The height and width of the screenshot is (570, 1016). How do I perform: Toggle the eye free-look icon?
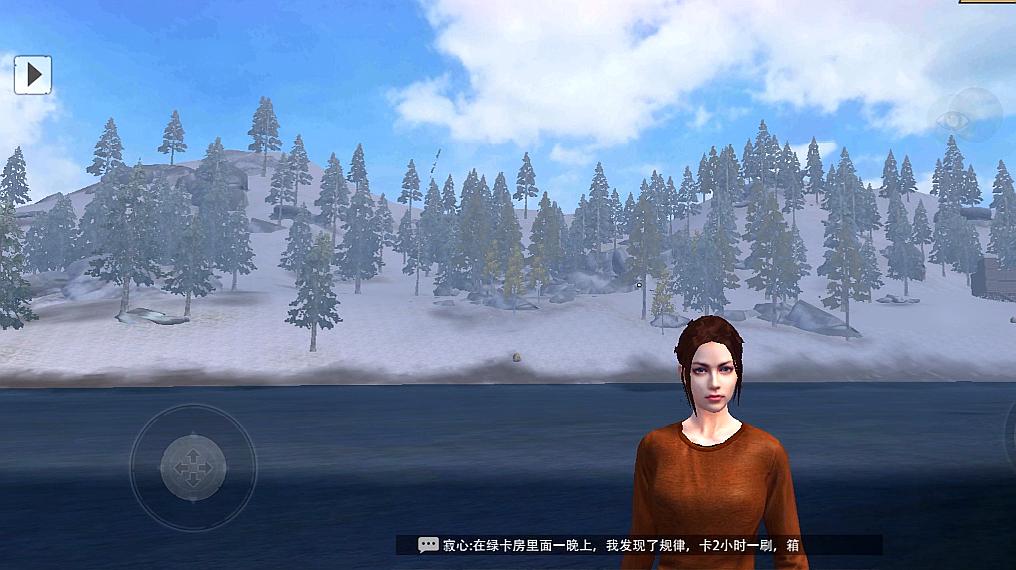click(x=965, y=115)
